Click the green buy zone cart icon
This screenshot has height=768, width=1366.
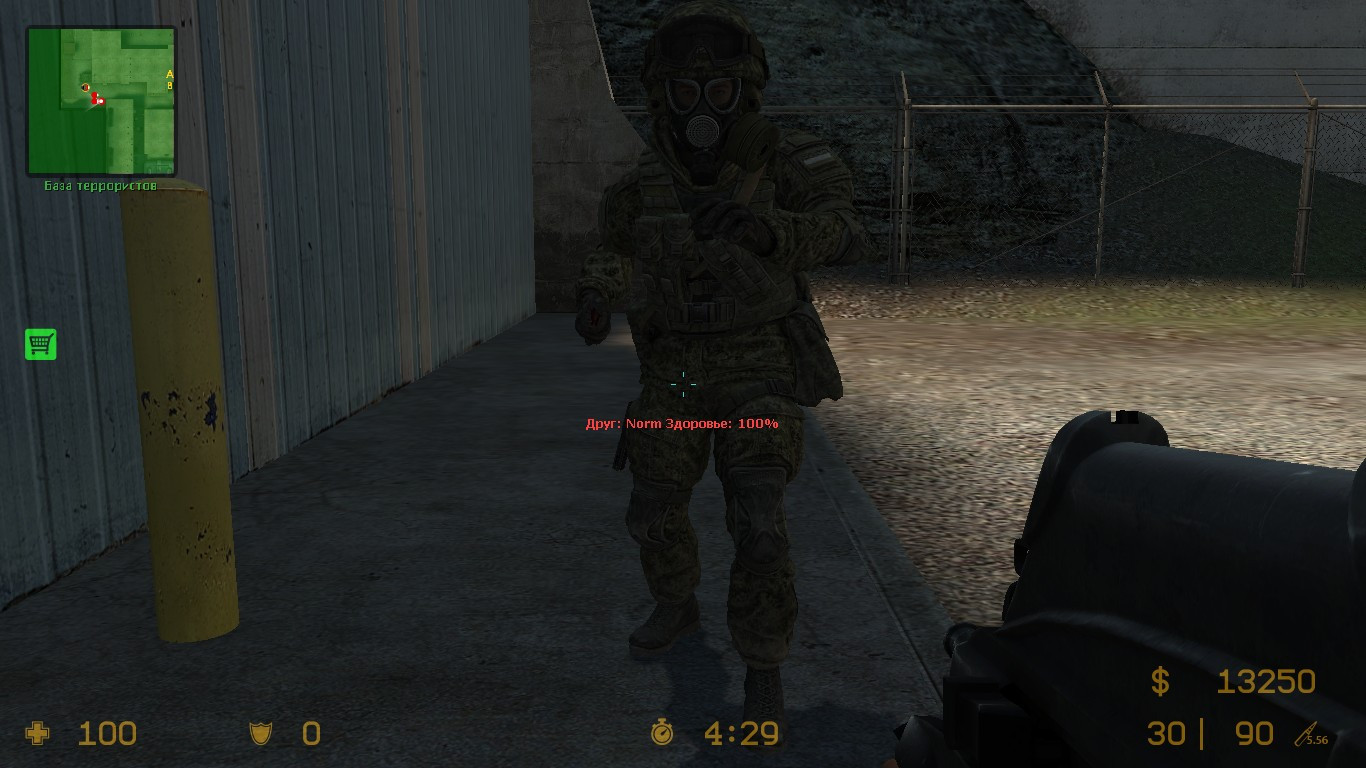pos(40,344)
